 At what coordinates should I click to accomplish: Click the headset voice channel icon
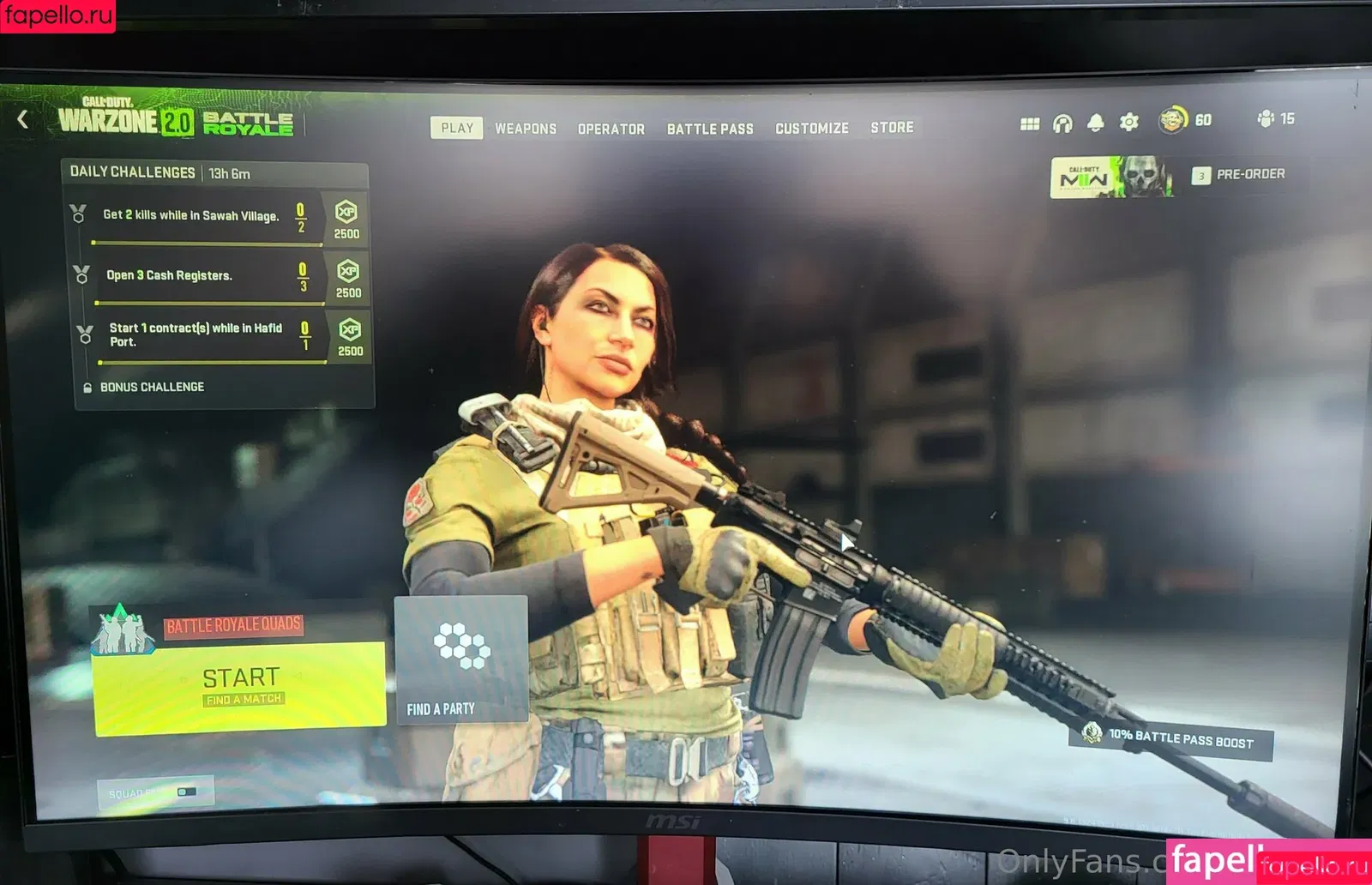[x=1062, y=123]
